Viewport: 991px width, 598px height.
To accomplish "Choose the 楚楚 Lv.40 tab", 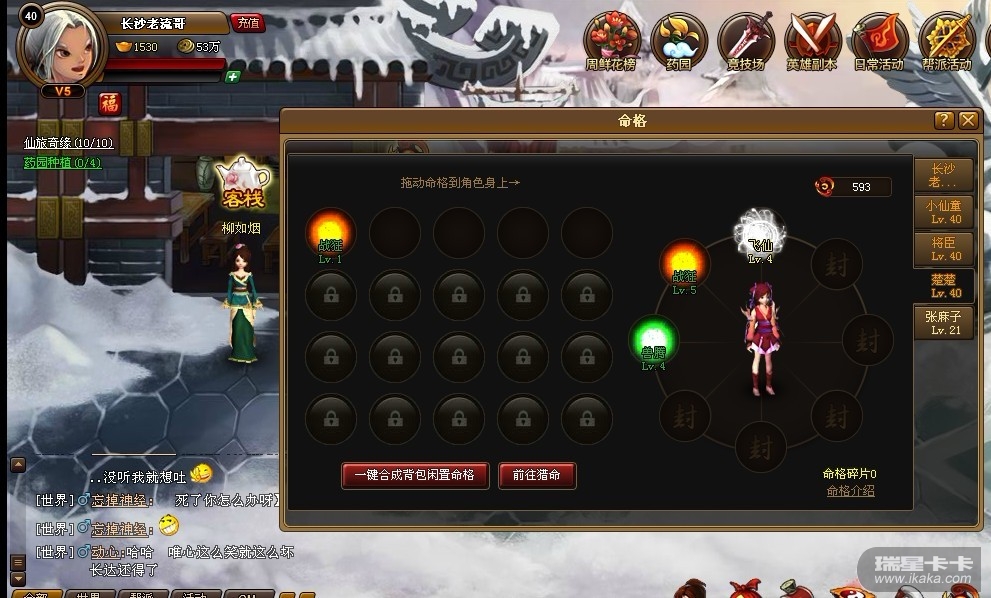I will [x=944, y=285].
